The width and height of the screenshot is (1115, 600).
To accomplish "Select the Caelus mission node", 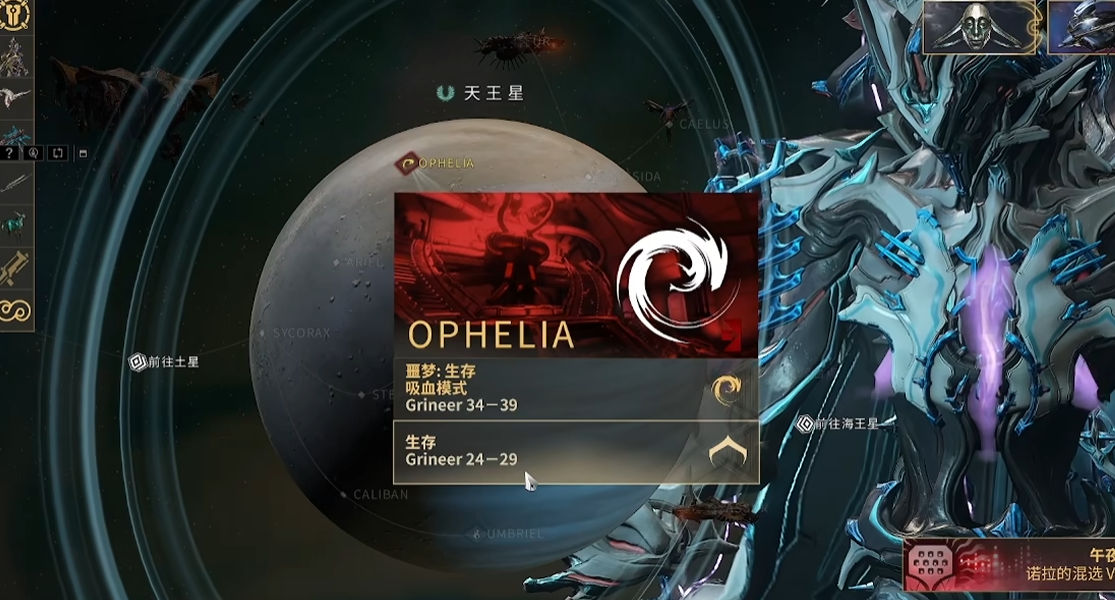I will tap(698, 125).
